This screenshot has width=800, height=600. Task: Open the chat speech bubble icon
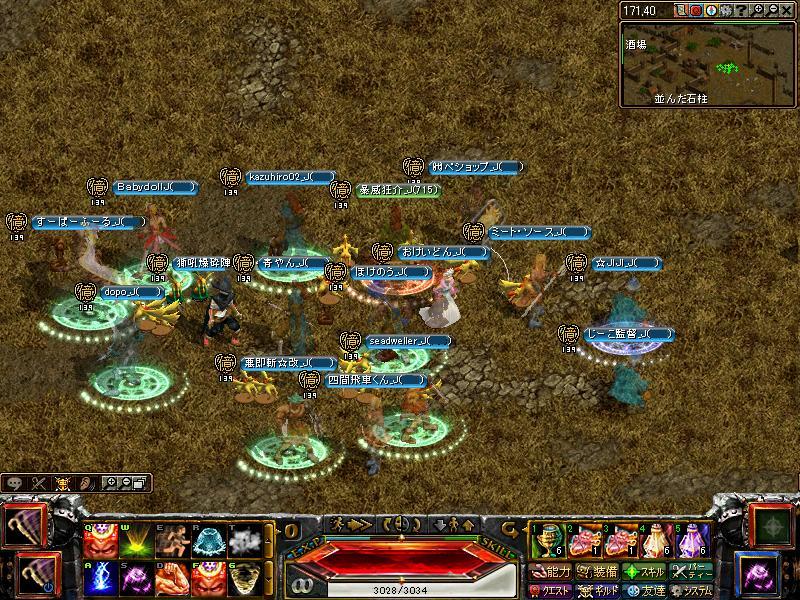[x=15, y=483]
